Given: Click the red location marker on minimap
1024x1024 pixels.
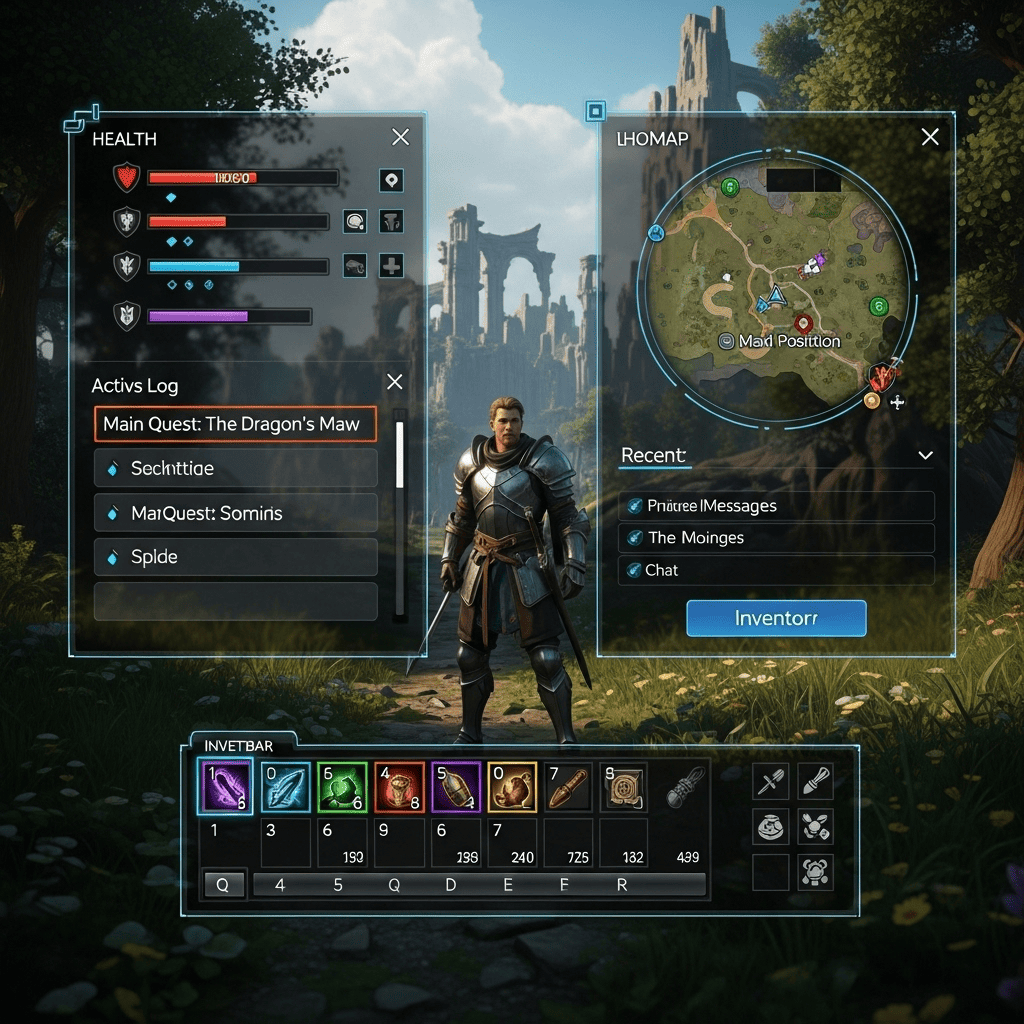Looking at the screenshot, I should tap(802, 323).
